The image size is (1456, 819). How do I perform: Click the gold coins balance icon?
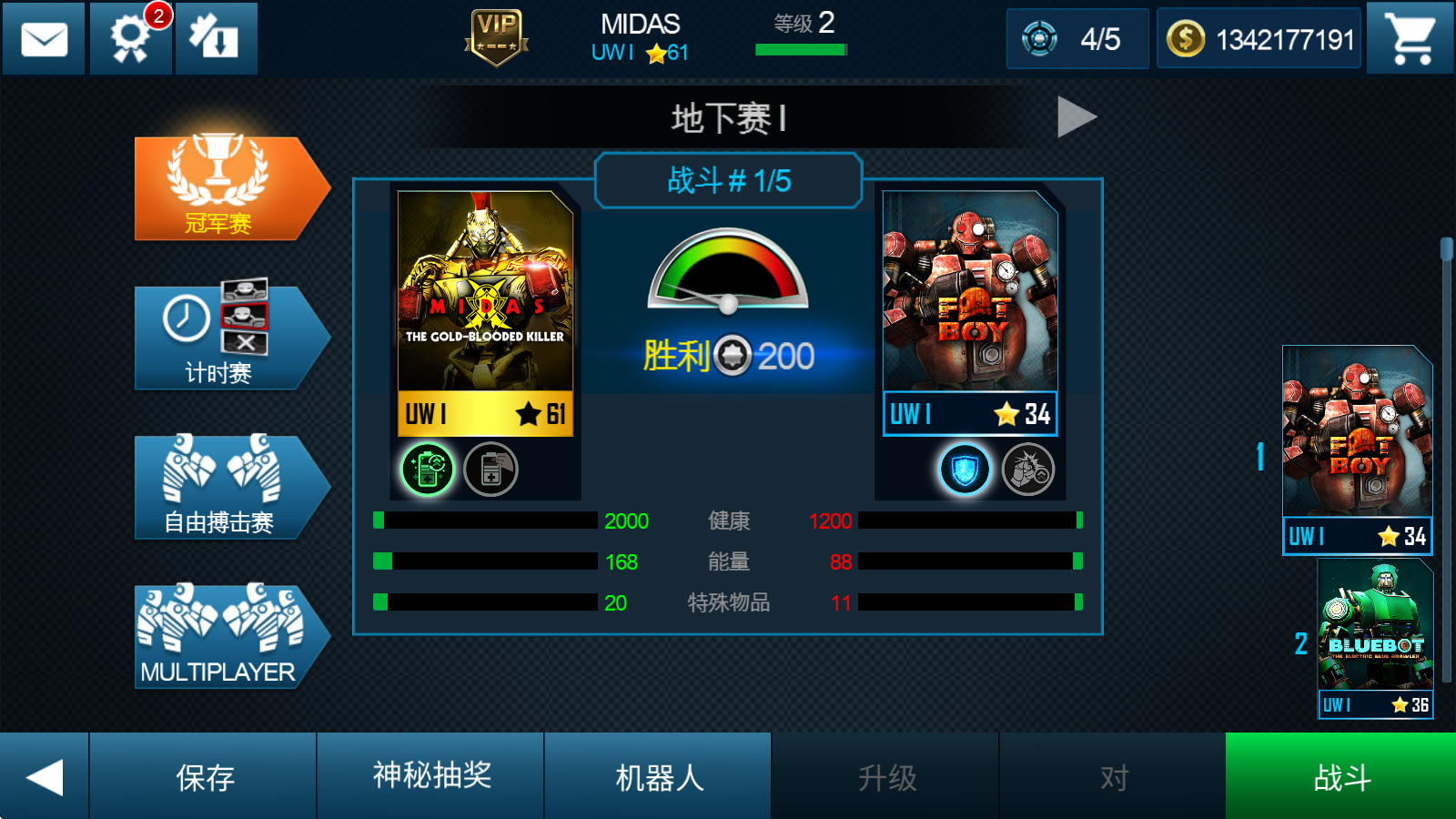click(1185, 38)
